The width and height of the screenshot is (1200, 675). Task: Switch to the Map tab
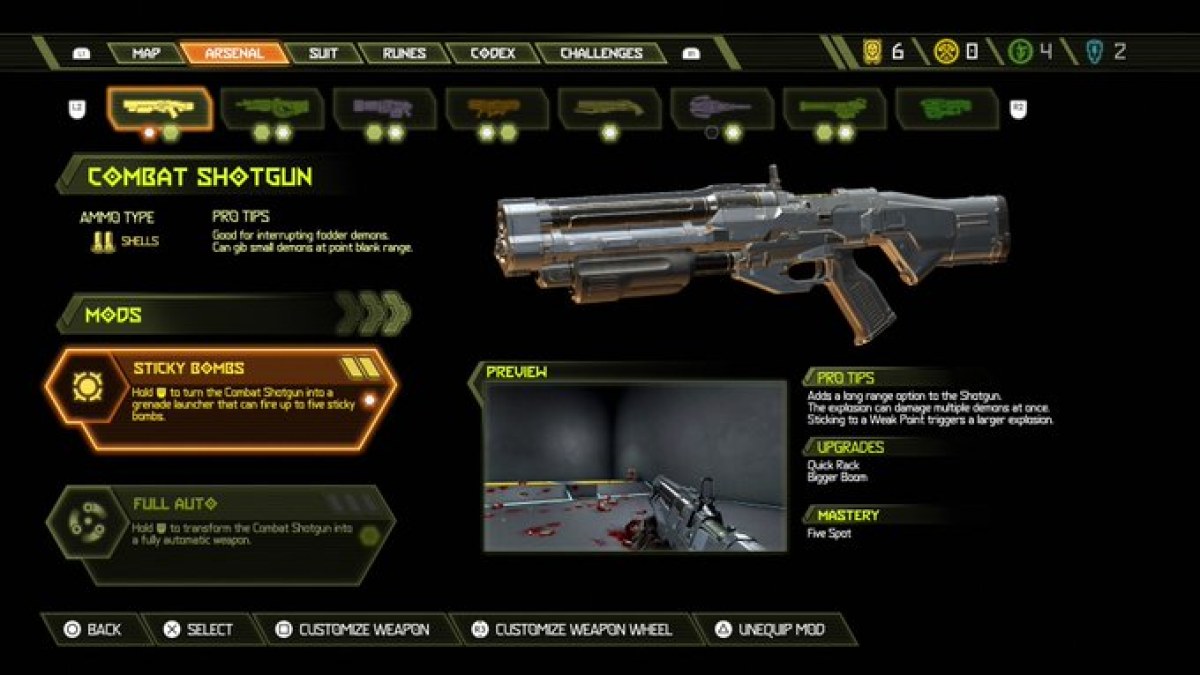pyautogui.click(x=146, y=53)
